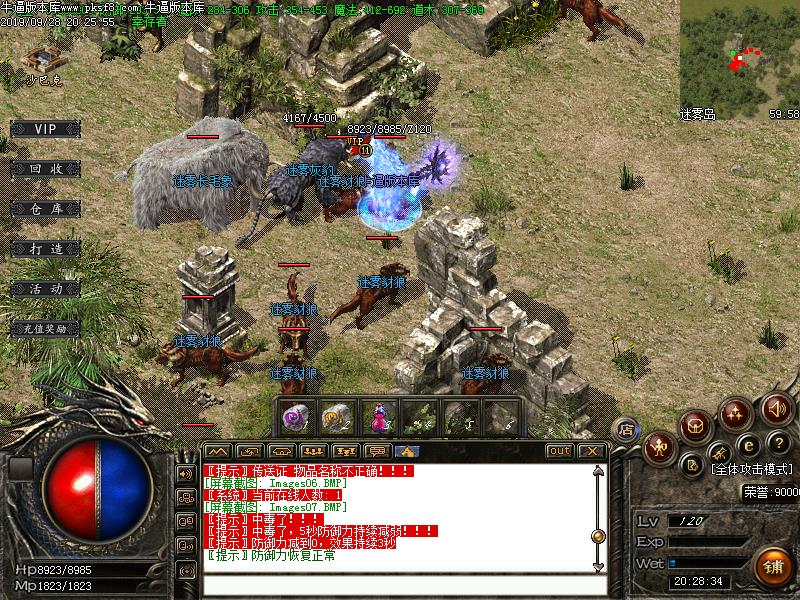Screen dimensions: 800x600
Task: Toggle sound with the speaker icon
Action: 777,408
